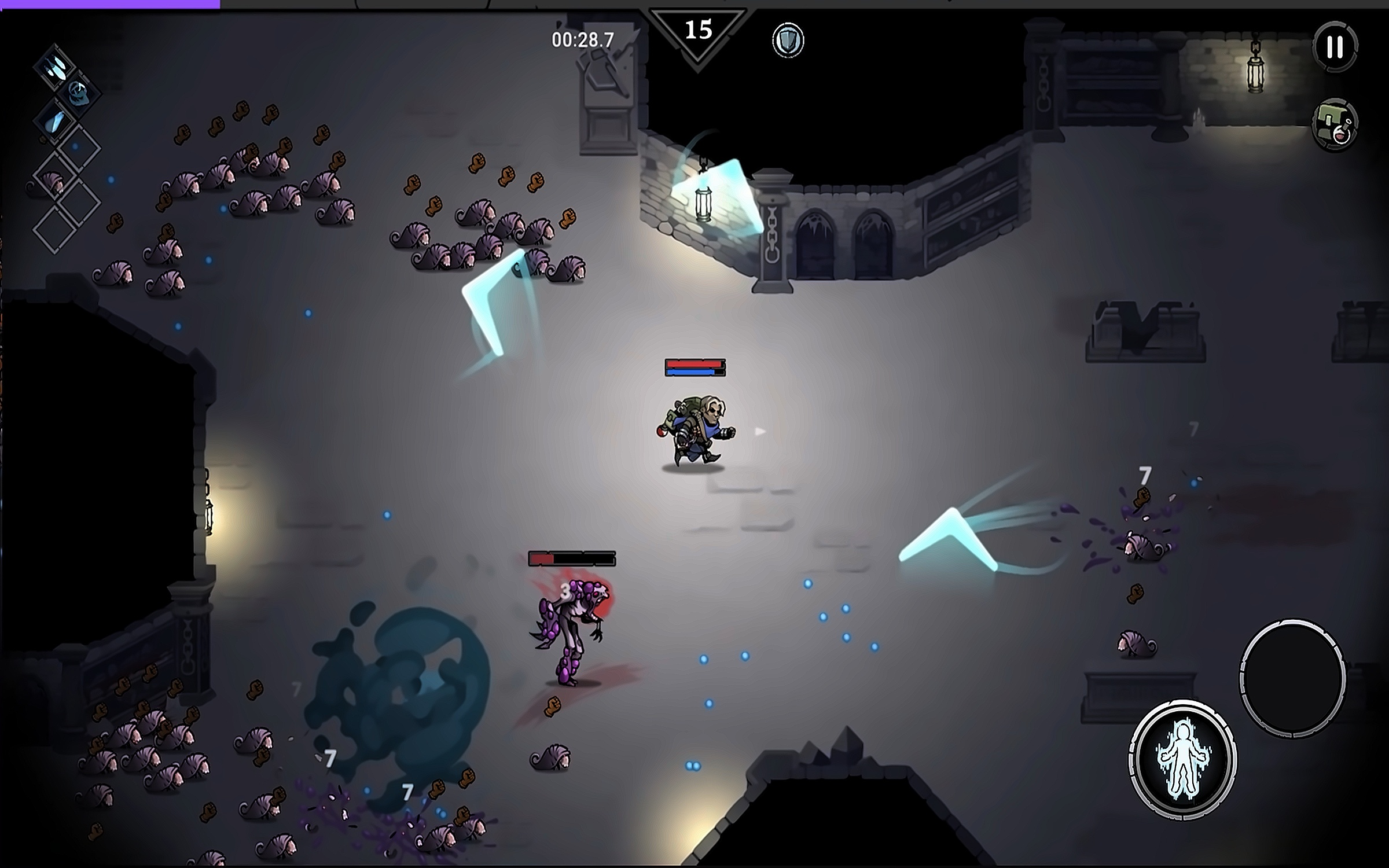
Task: Click the shield buff icon
Action: pos(788,40)
